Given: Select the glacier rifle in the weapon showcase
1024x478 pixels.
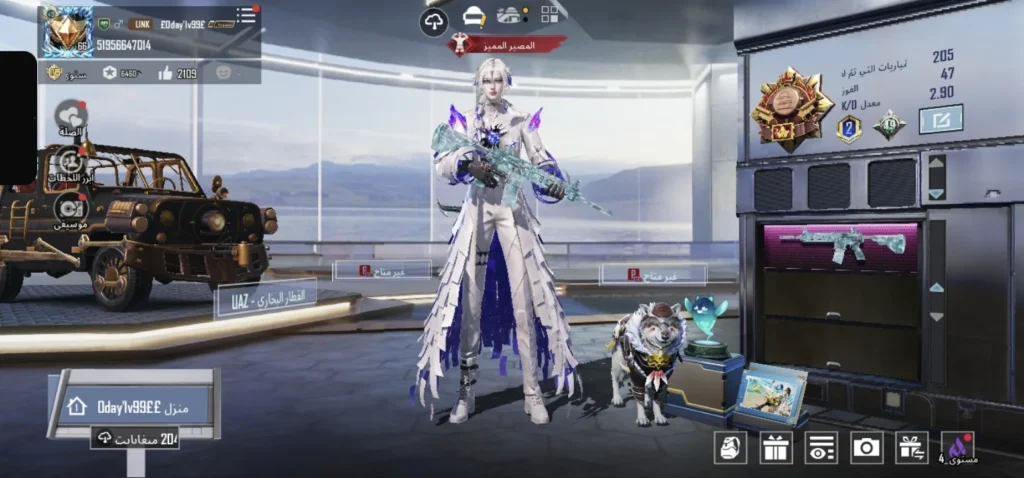Looking at the screenshot, I should [842, 244].
